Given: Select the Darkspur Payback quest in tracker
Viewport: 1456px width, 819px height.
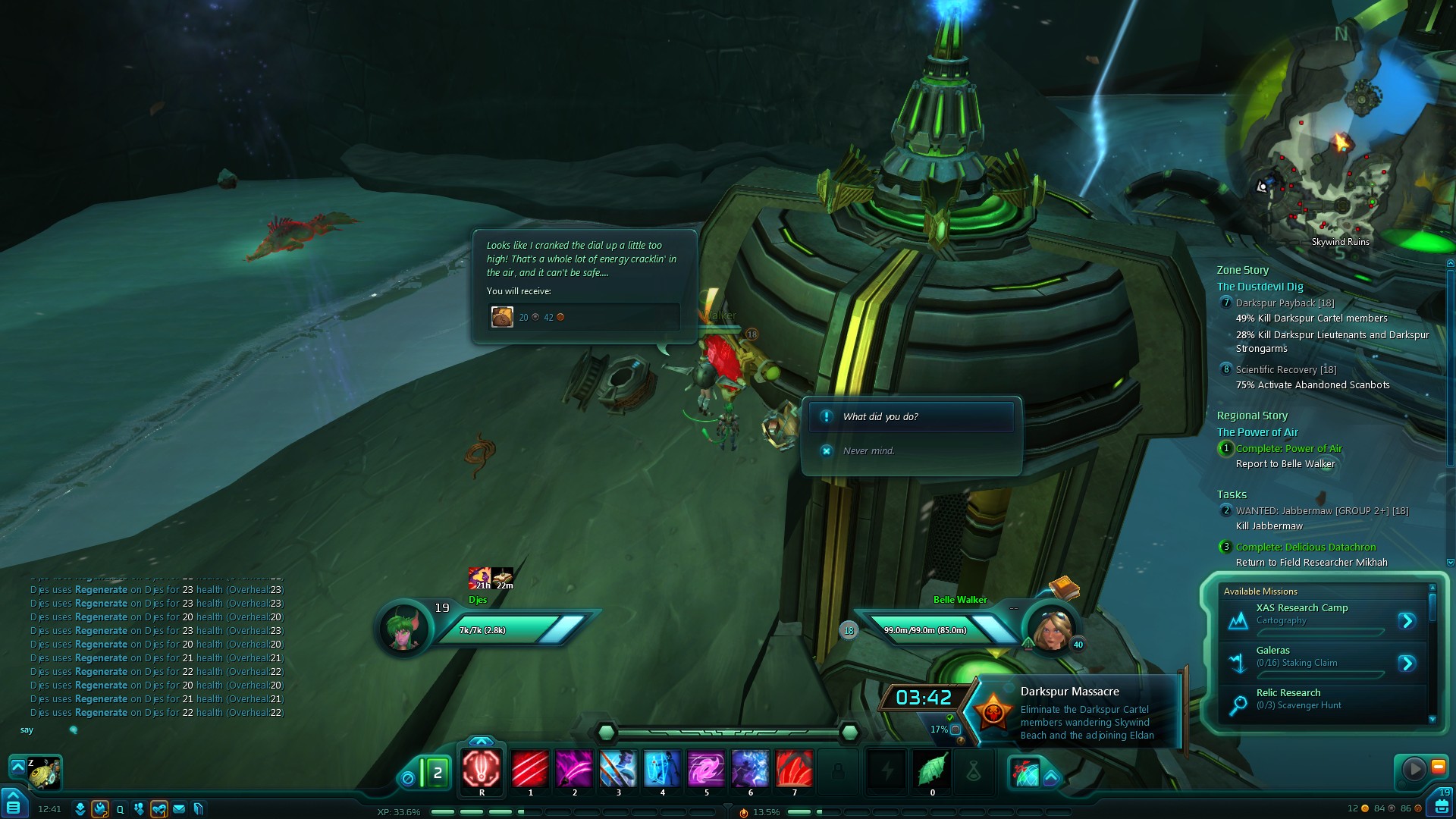Looking at the screenshot, I should pyautogui.click(x=1285, y=303).
